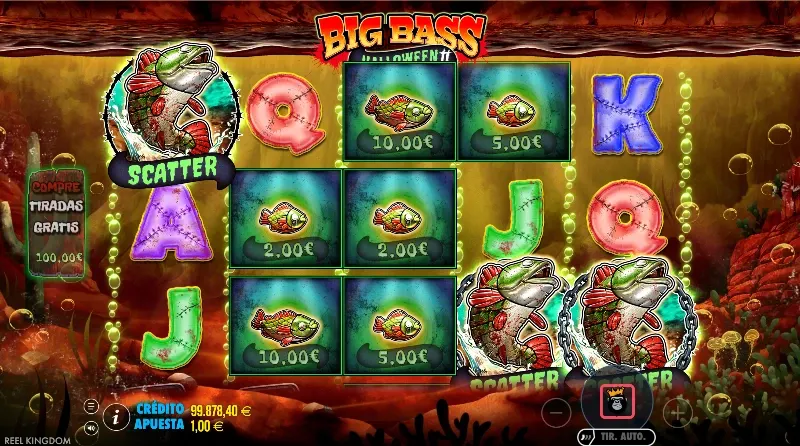The image size is (800, 446).
Task: Spin the reels with the gorilla button
Action: 615,401
